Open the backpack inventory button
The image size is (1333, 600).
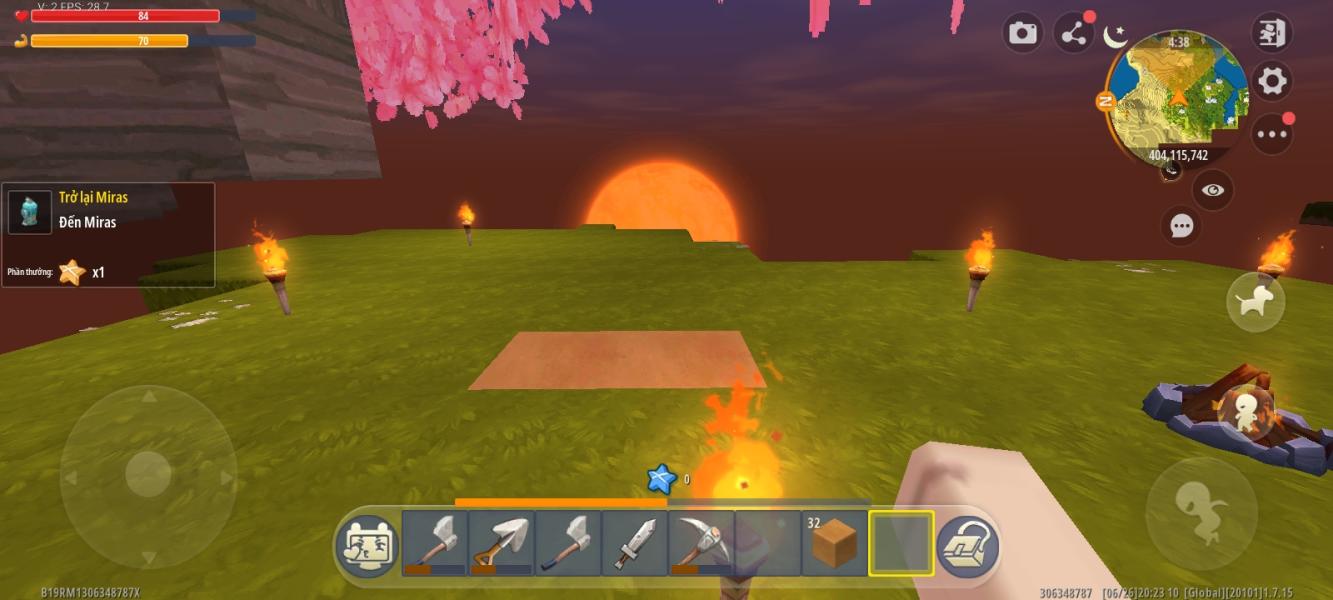[x=967, y=545]
